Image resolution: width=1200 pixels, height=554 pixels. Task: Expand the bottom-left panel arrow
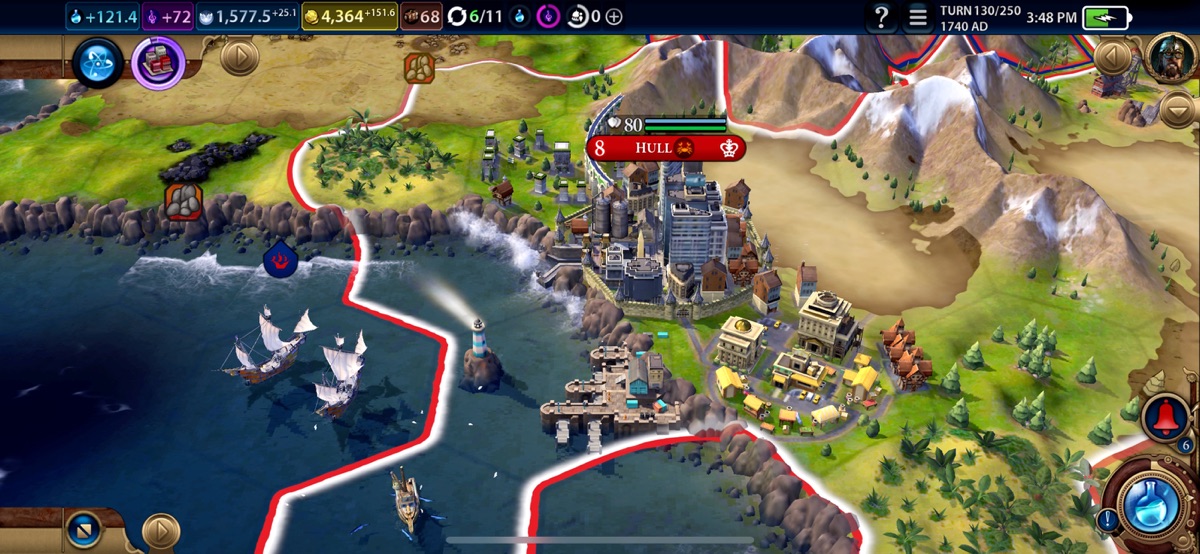click(160, 531)
